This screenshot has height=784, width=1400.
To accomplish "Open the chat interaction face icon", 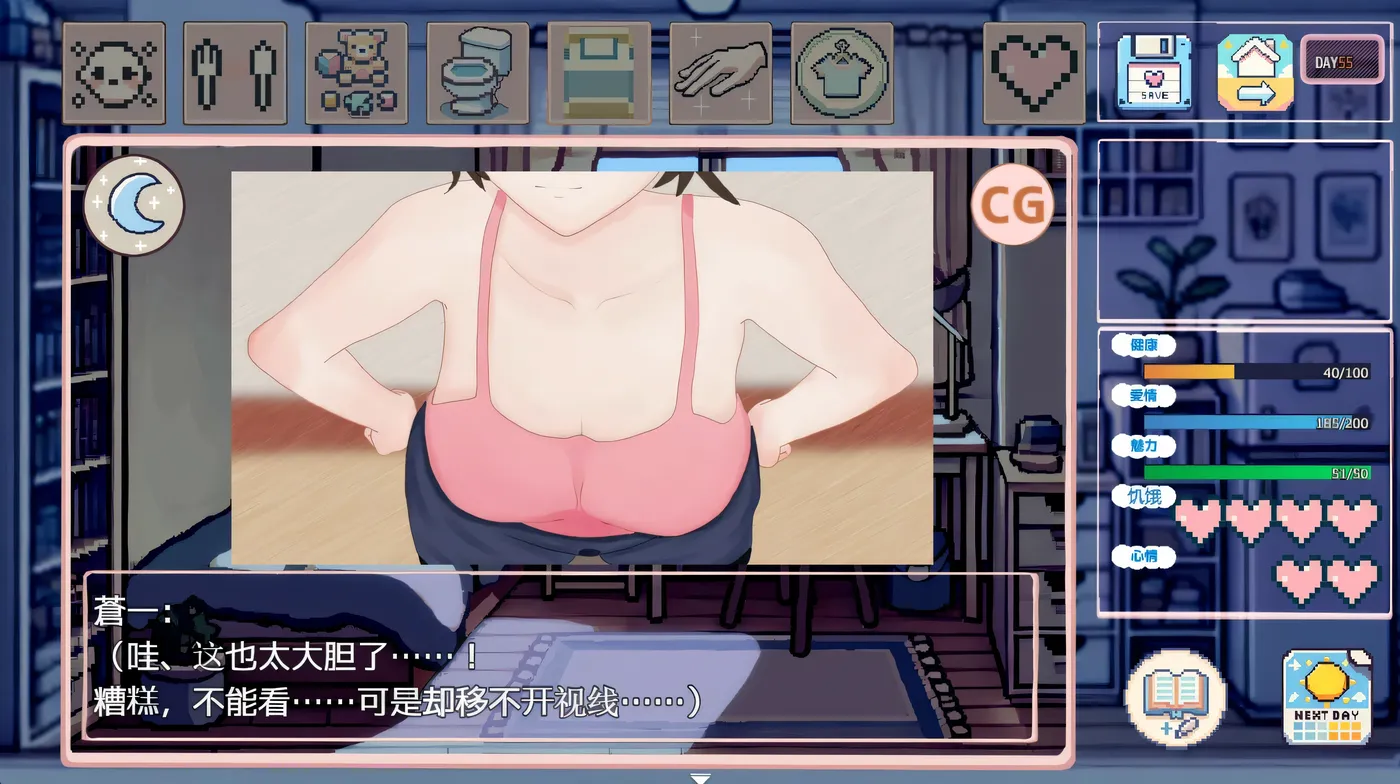I will (113, 70).
